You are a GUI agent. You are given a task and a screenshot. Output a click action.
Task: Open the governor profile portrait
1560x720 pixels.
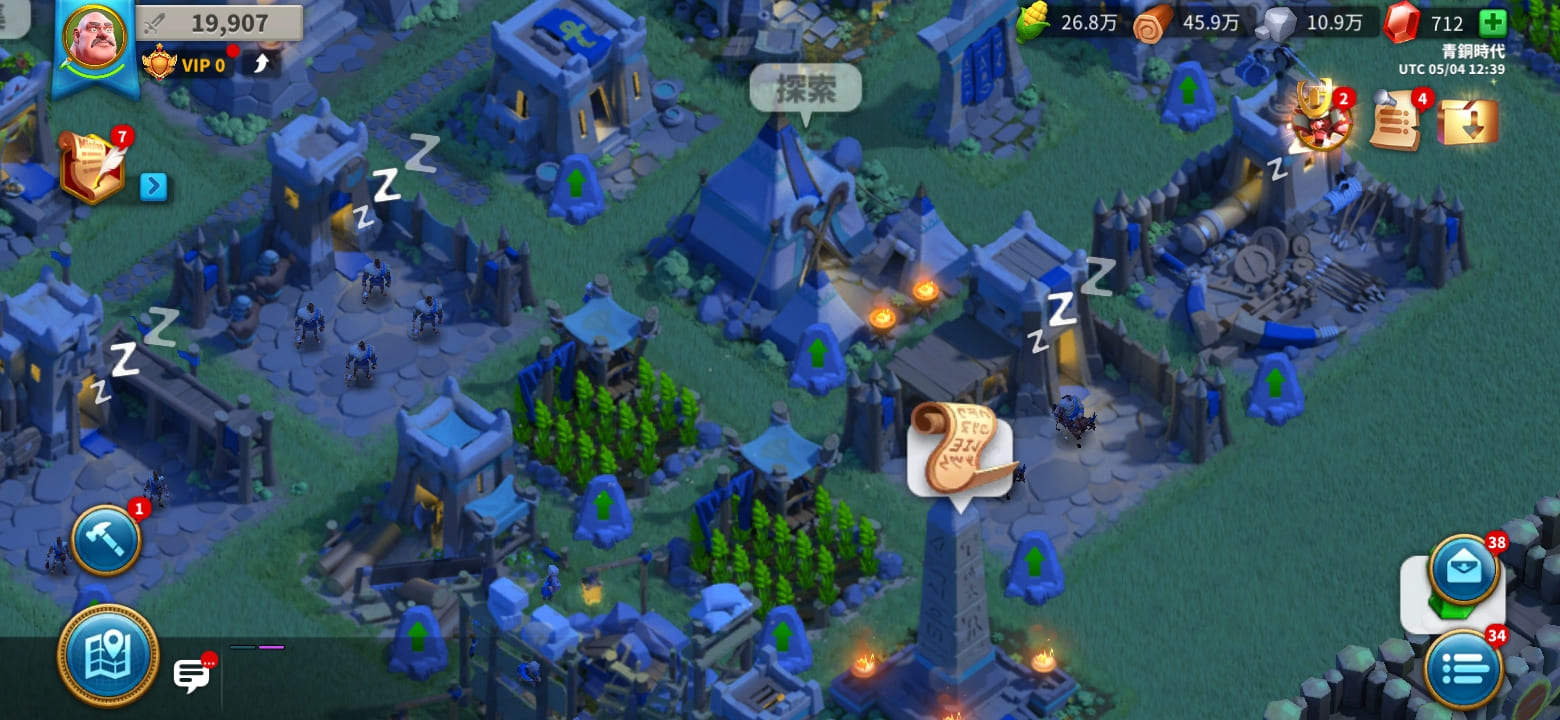[94, 40]
